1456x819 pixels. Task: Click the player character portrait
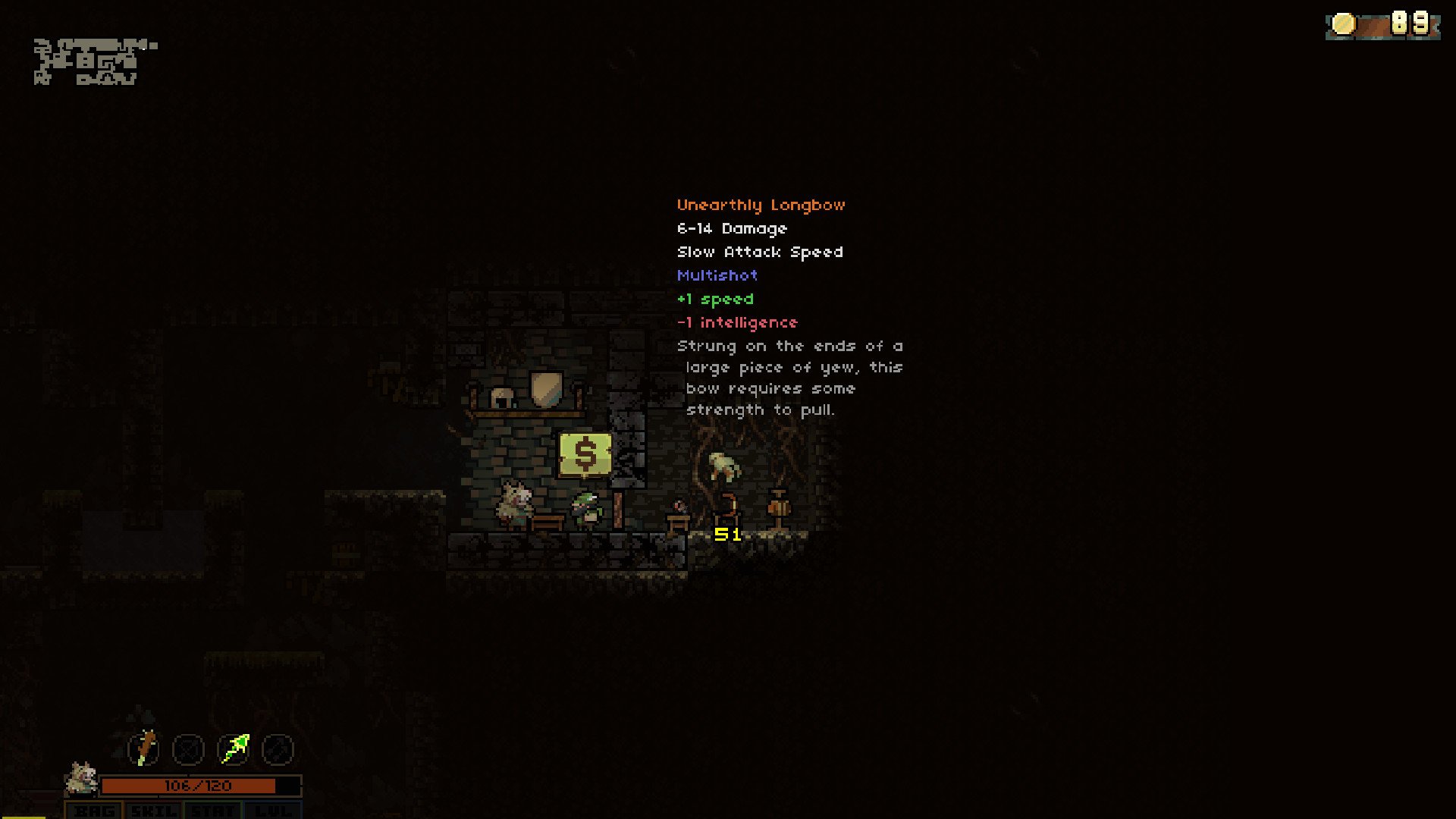81,779
